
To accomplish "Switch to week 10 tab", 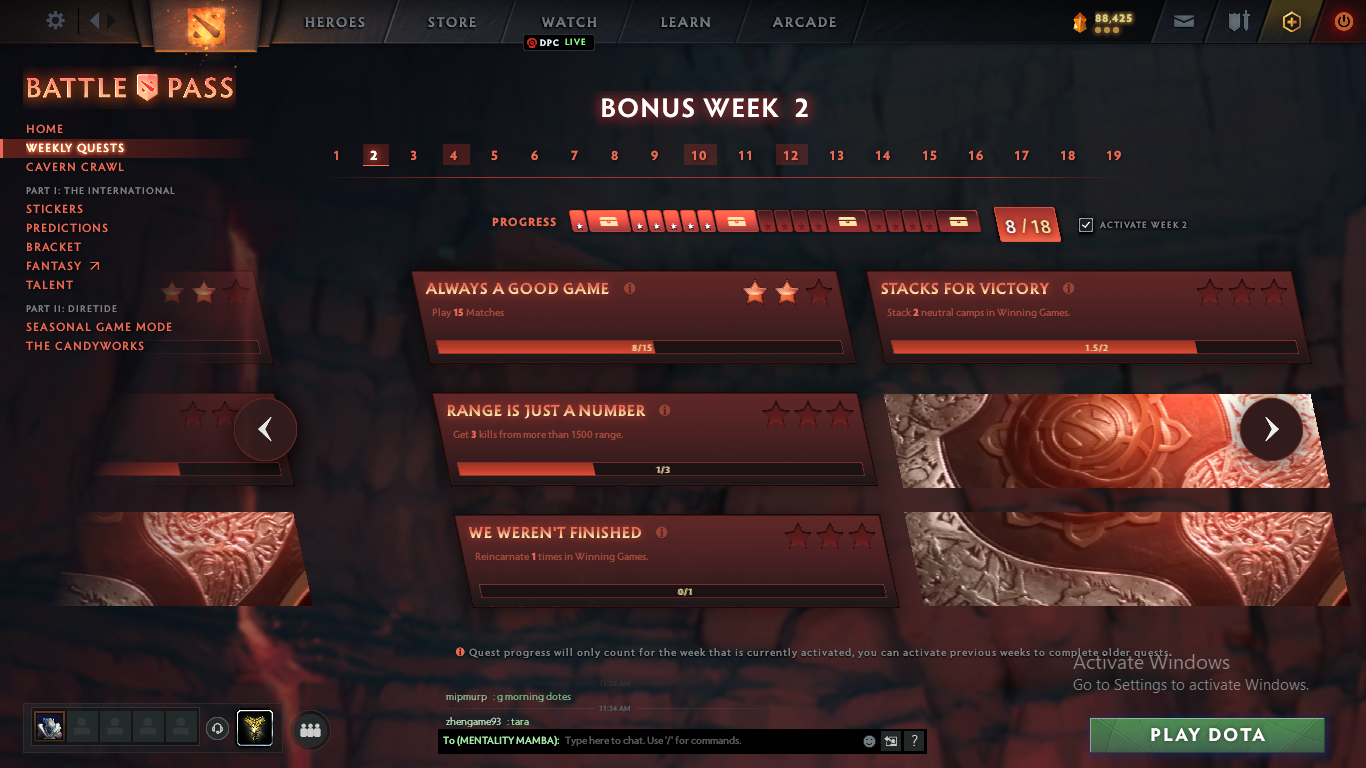I will coord(700,155).
